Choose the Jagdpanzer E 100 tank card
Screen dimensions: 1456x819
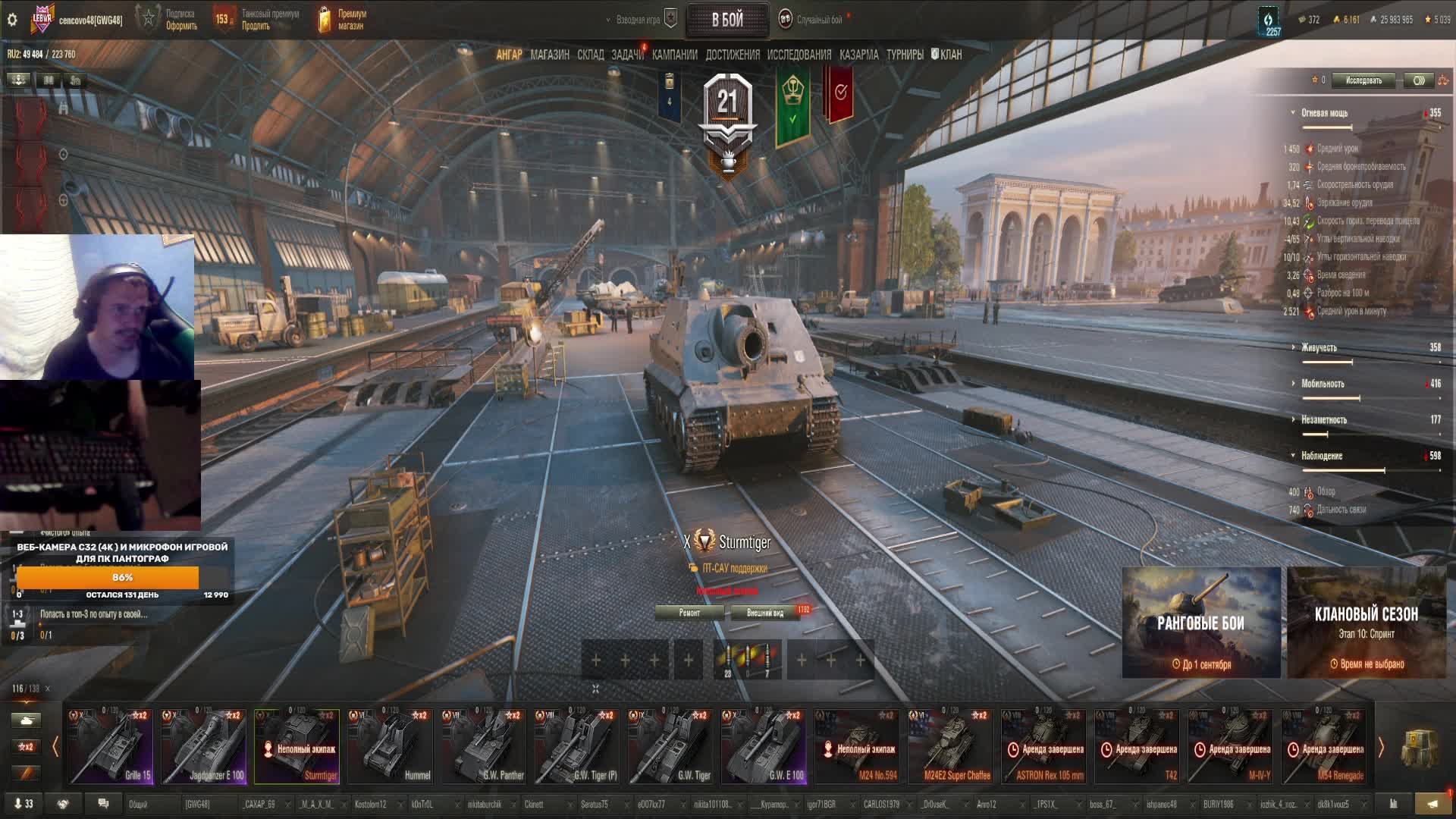pyautogui.click(x=204, y=745)
